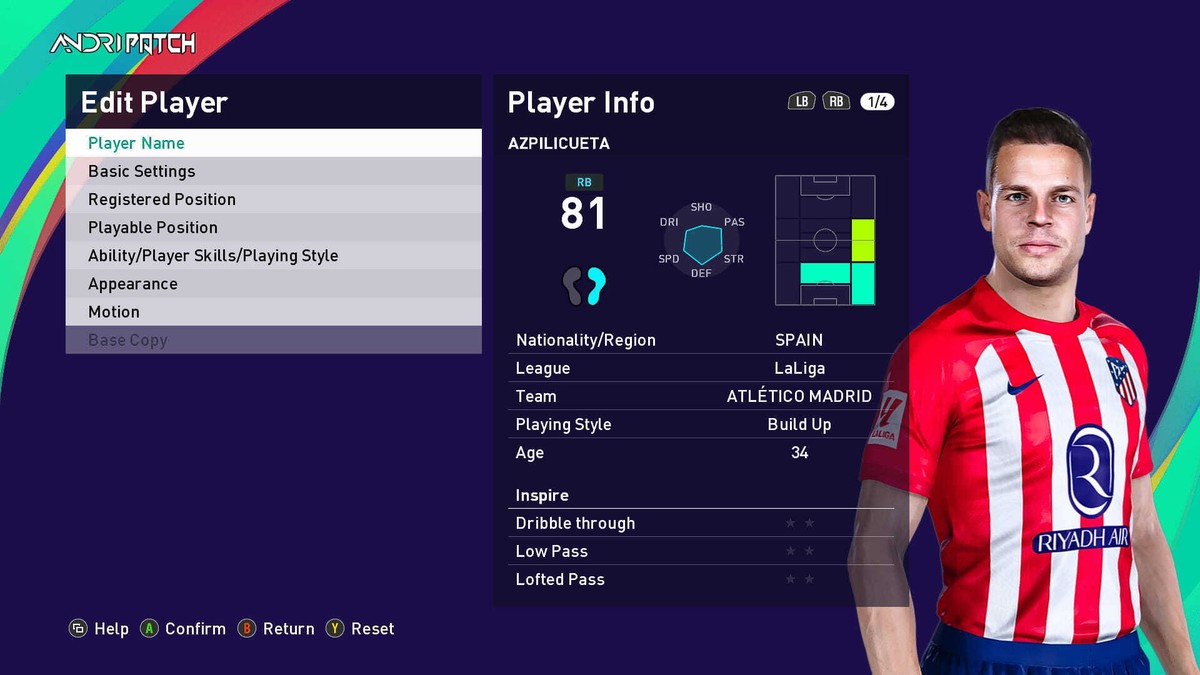Screen dimensions: 1200x675
Task: Click the player ability radar chart
Action: 702,241
